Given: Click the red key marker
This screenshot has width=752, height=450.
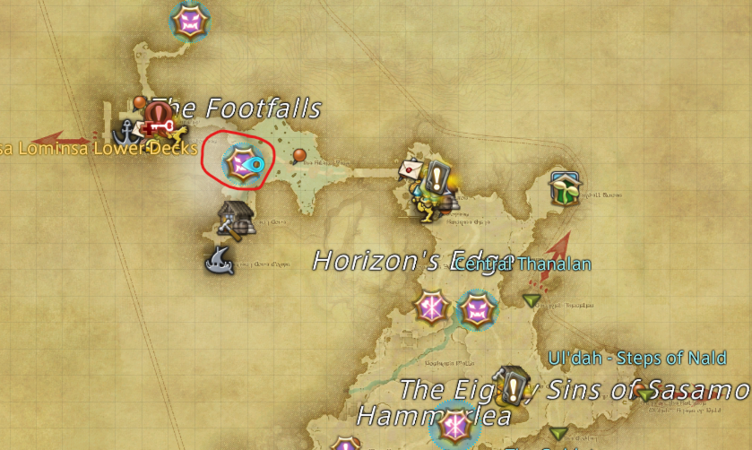Looking at the screenshot, I should [159, 125].
